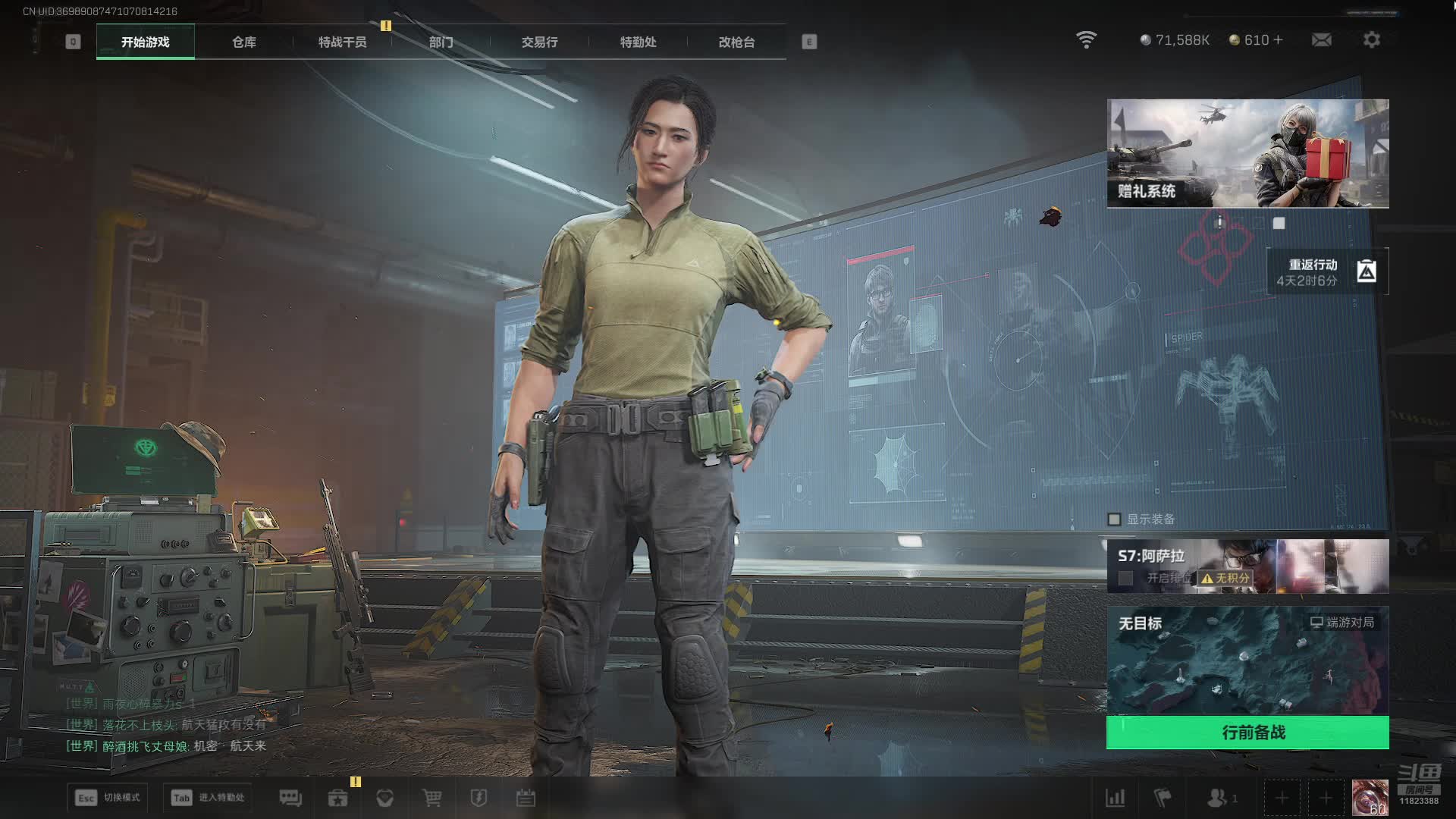This screenshot has height=819, width=1456.
Task: Select the 特勤处 tab in top bar
Action: point(638,42)
